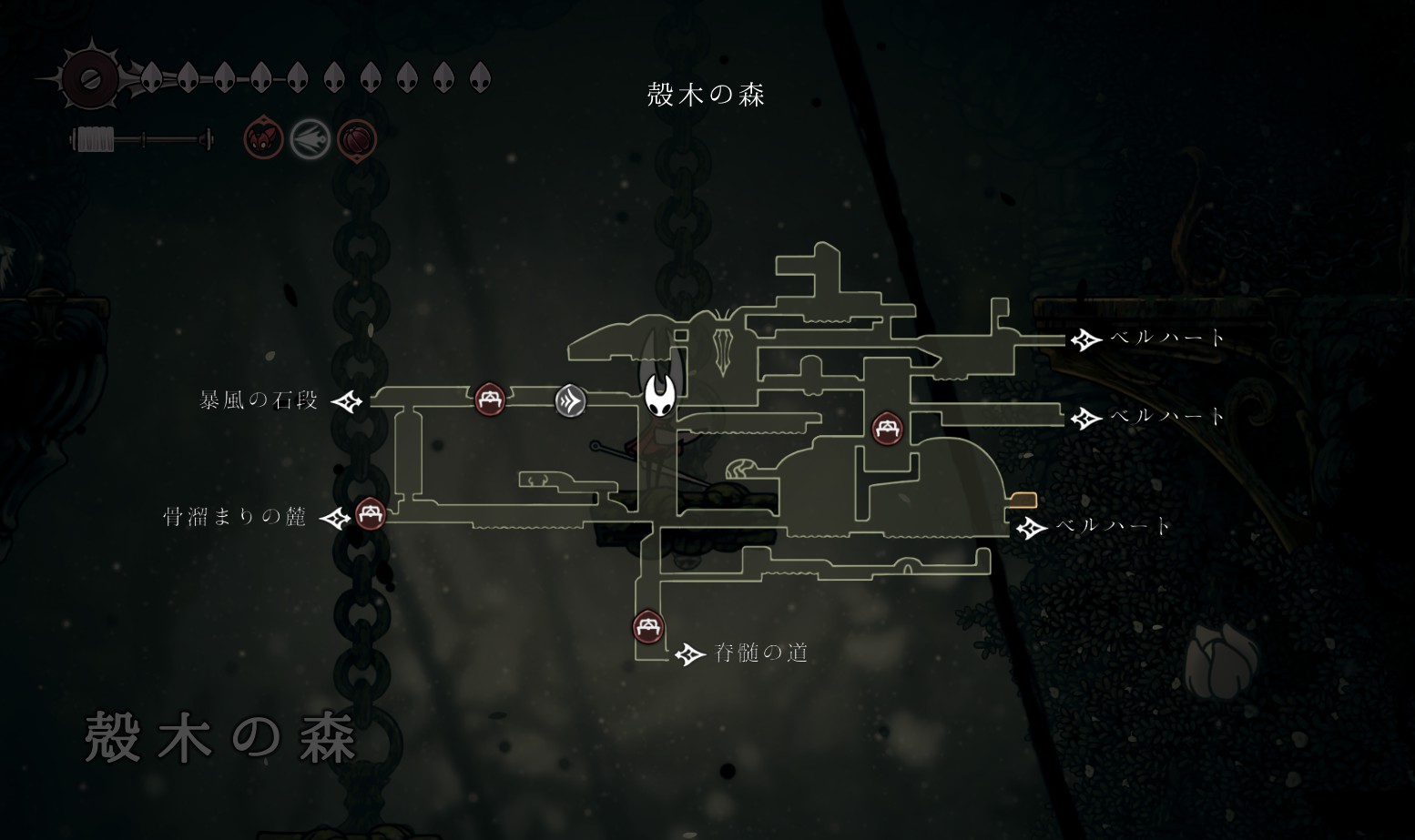The image size is (1415, 840).
Task: Choose the 暴風の石段 exit label
Action: tap(260, 400)
